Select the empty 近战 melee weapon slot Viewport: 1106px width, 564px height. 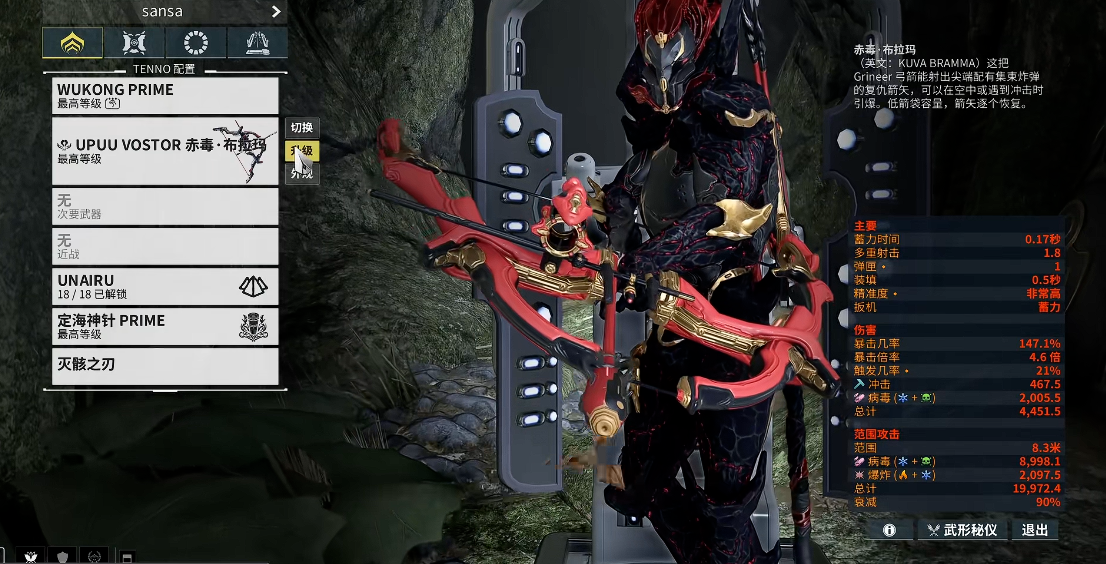click(x=165, y=246)
